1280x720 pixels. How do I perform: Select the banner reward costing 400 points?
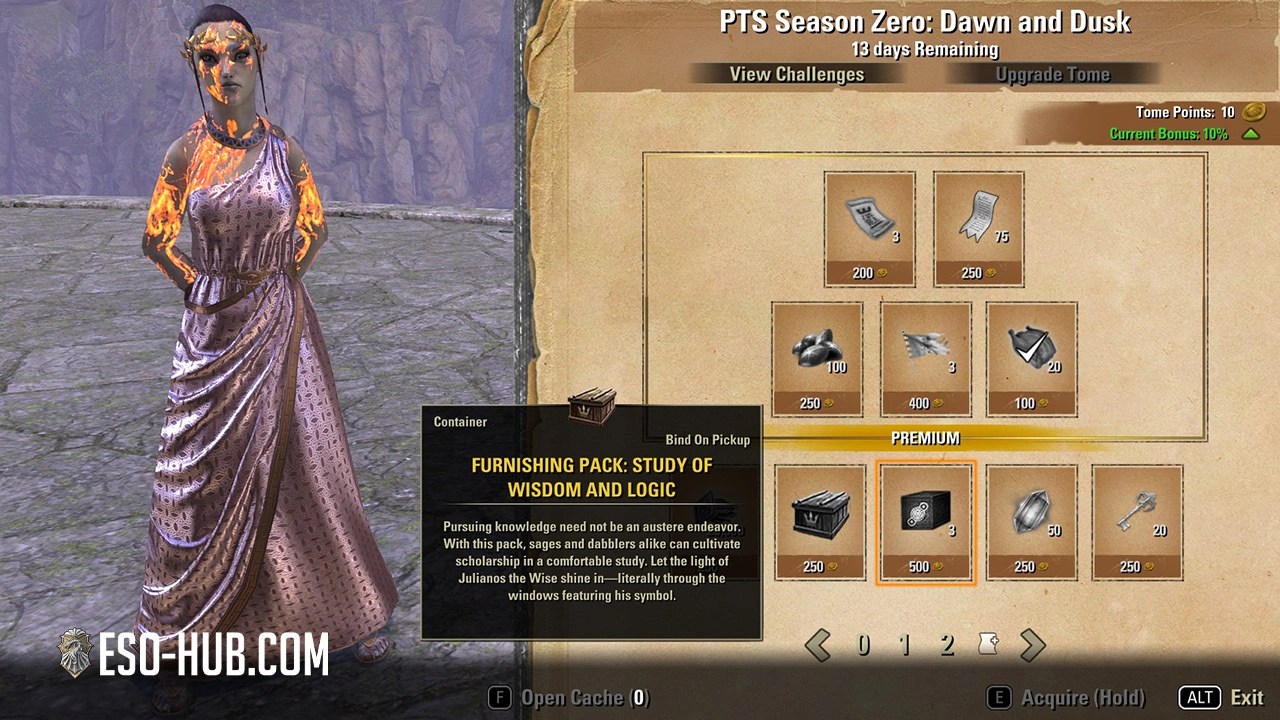(x=925, y=359)
